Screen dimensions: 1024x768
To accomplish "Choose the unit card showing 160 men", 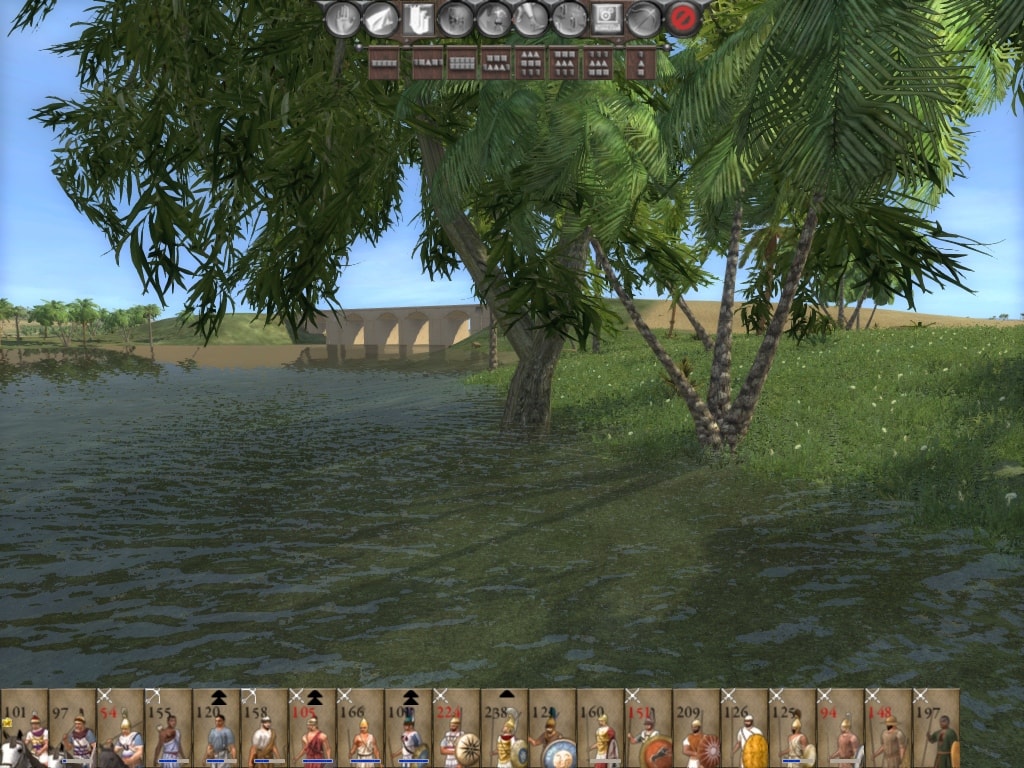I will [600, 729].
